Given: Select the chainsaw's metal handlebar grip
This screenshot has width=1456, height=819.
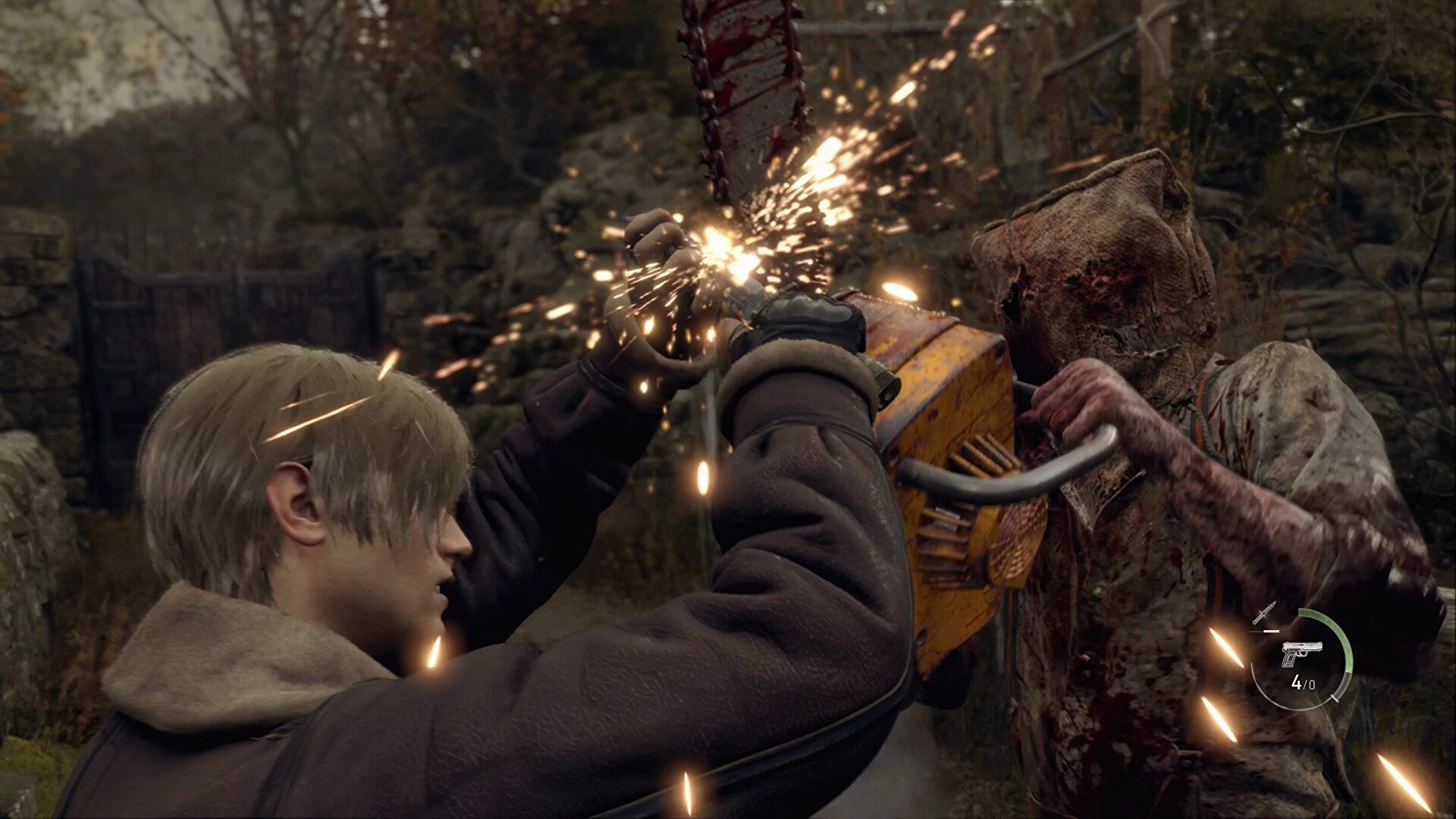Looking at the screenshot, I should click(978, 485).
